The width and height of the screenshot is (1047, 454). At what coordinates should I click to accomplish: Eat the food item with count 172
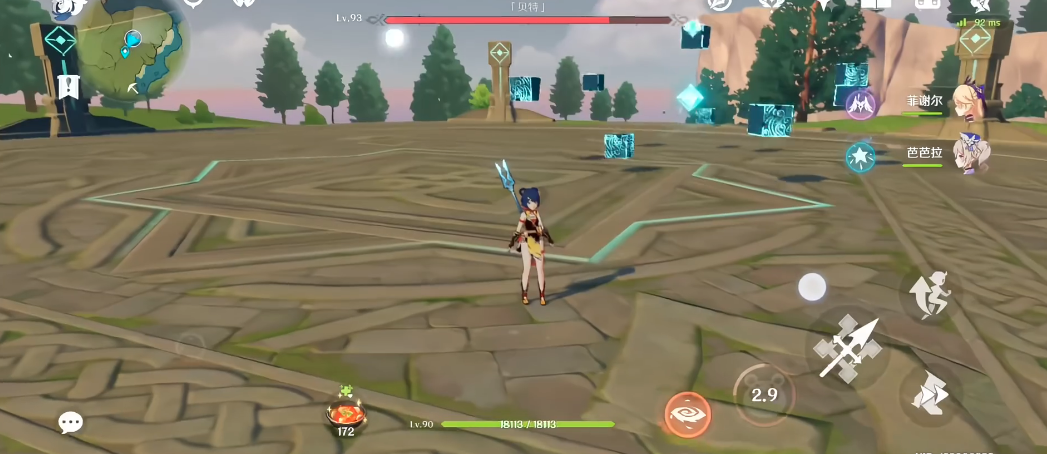tap(346, 414)
